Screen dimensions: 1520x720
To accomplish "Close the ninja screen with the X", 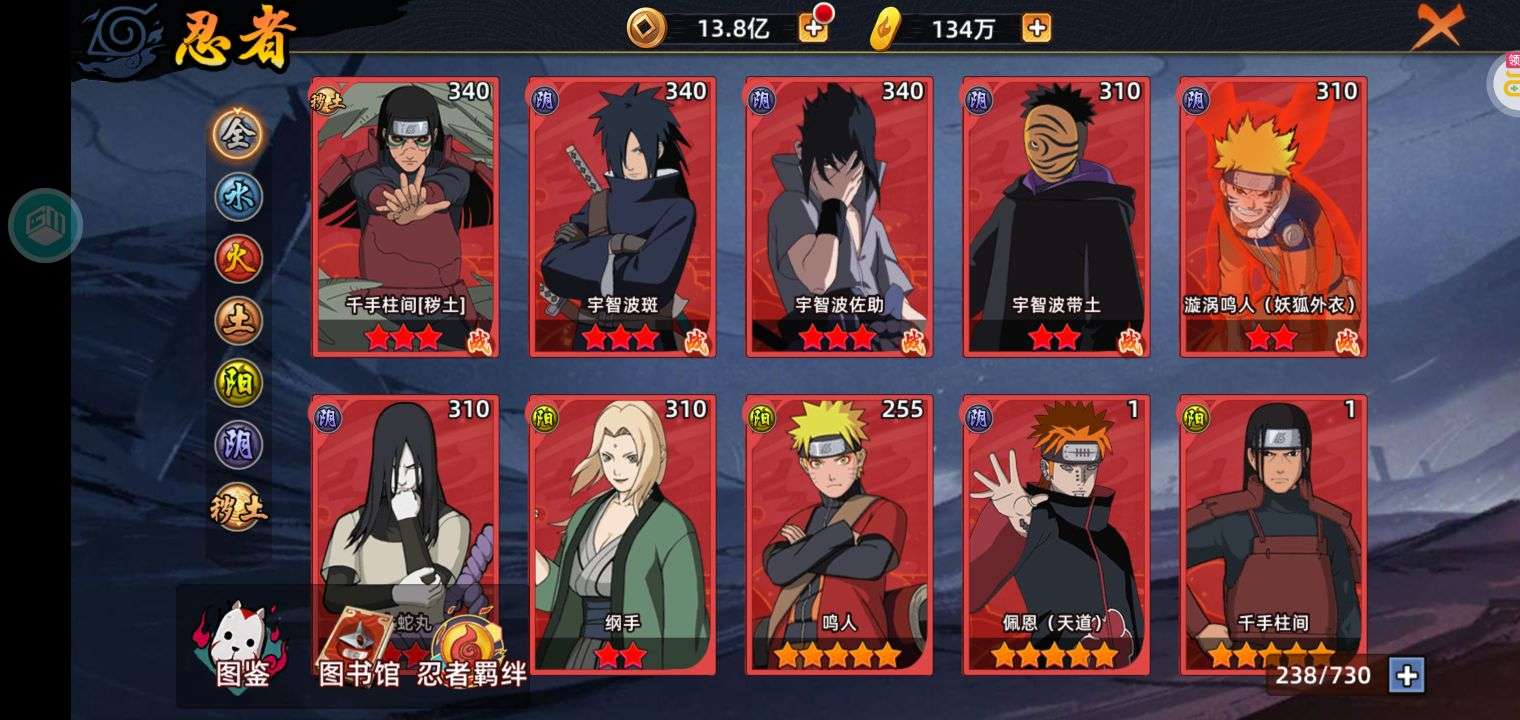I will [1436, 27].
